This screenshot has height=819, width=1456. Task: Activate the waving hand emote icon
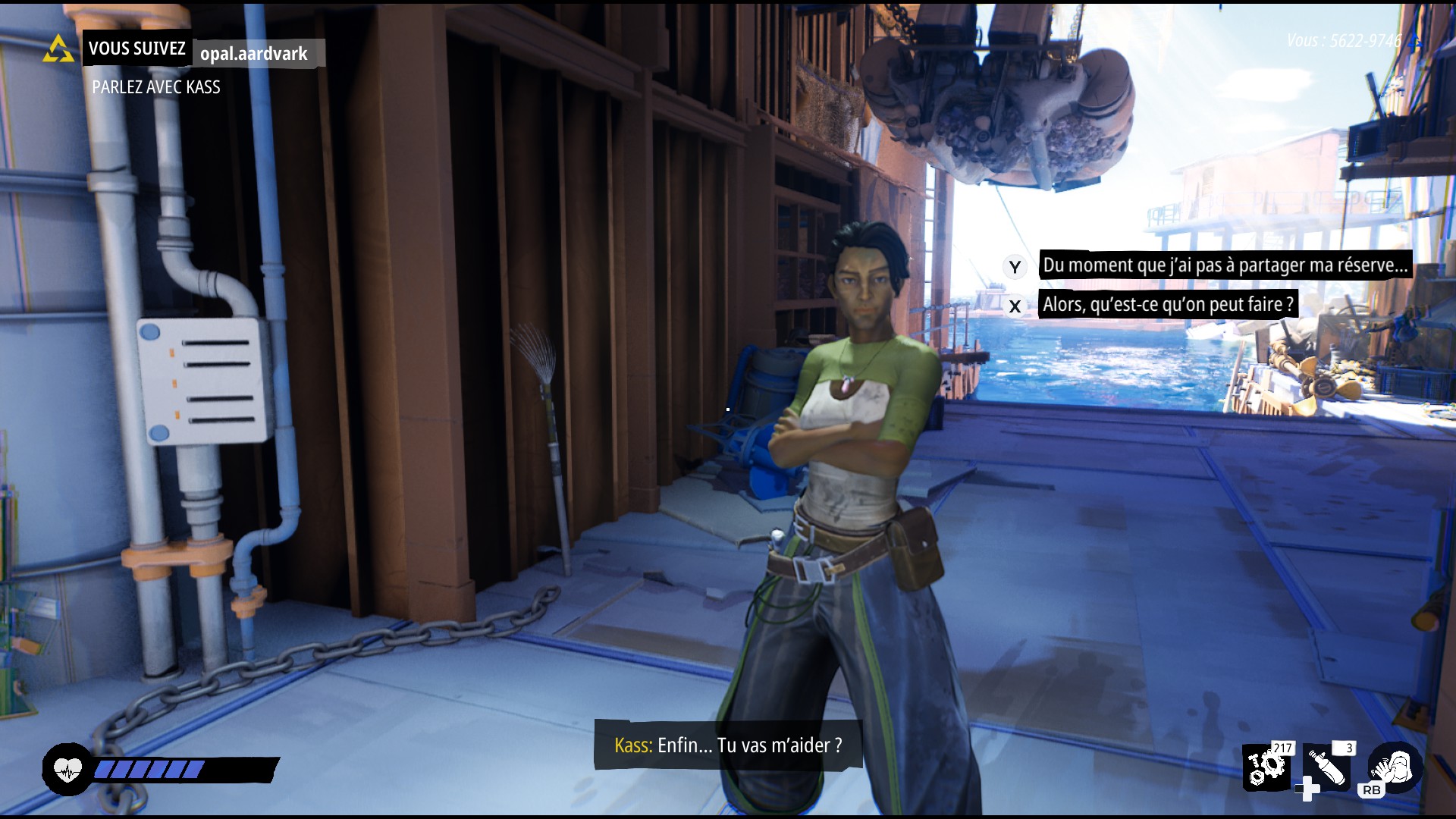click(x=1394, y=766)
